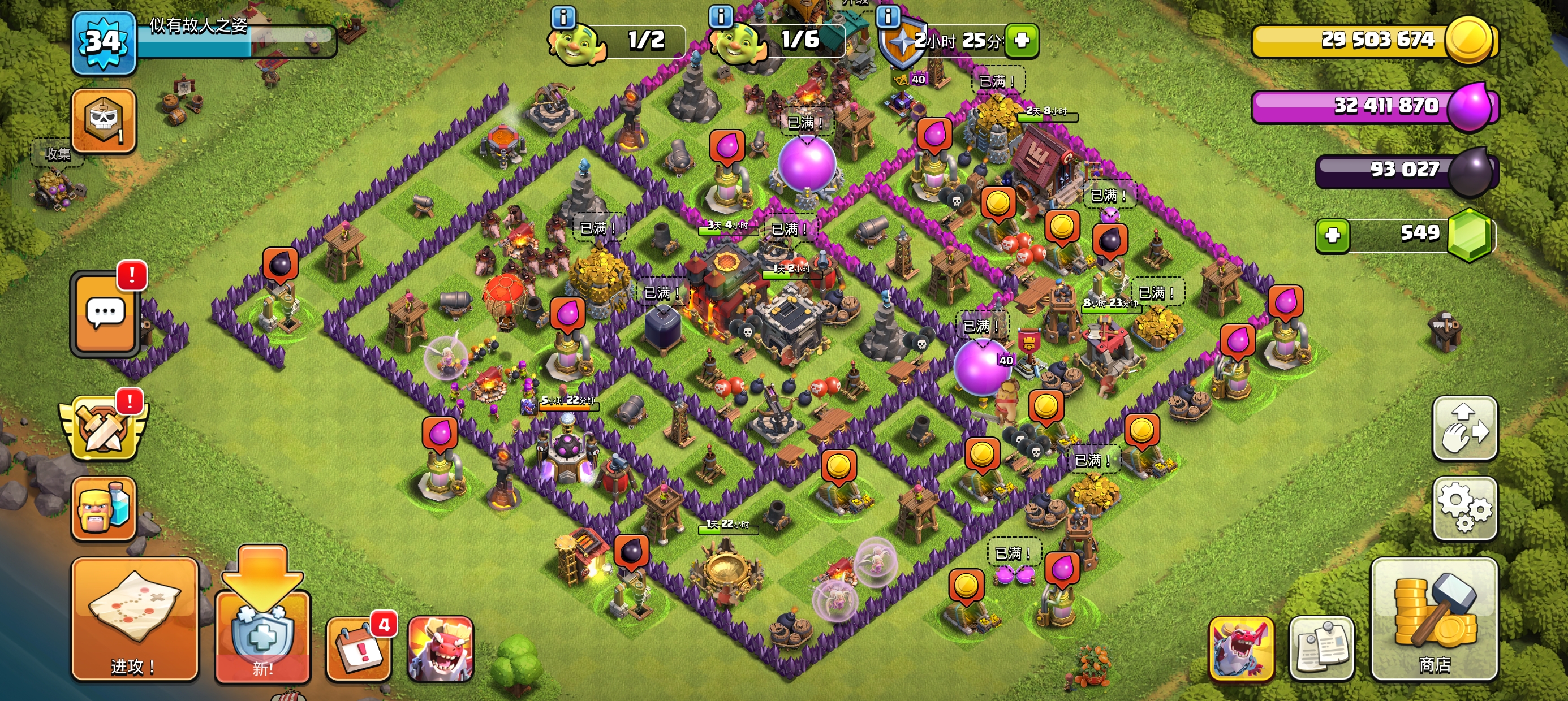Viewport: 1568px width, 701px height.
Task: Add gems with the green plus
Action: [1332, 235]
